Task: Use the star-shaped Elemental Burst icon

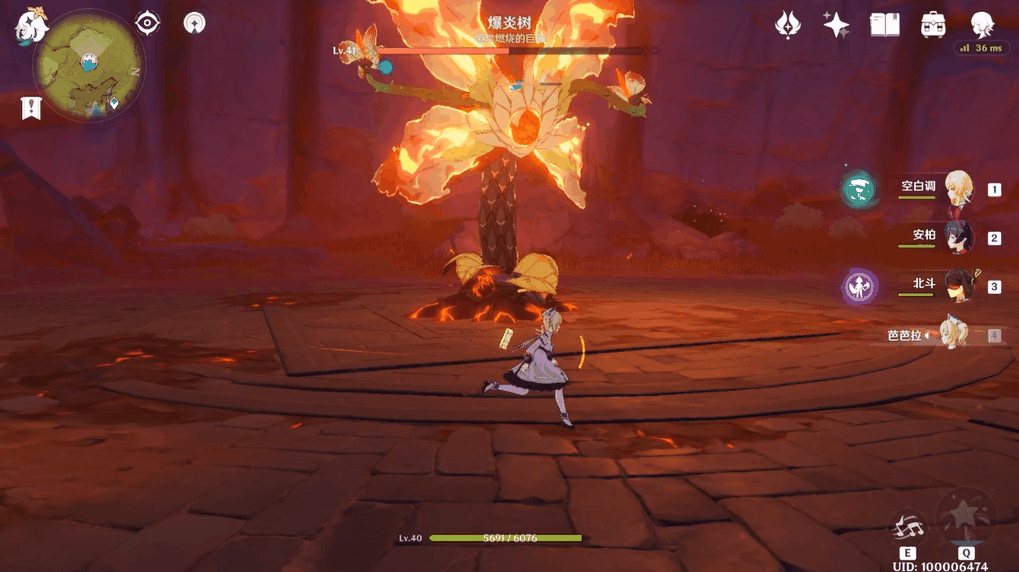Action: tap(965, 515)
